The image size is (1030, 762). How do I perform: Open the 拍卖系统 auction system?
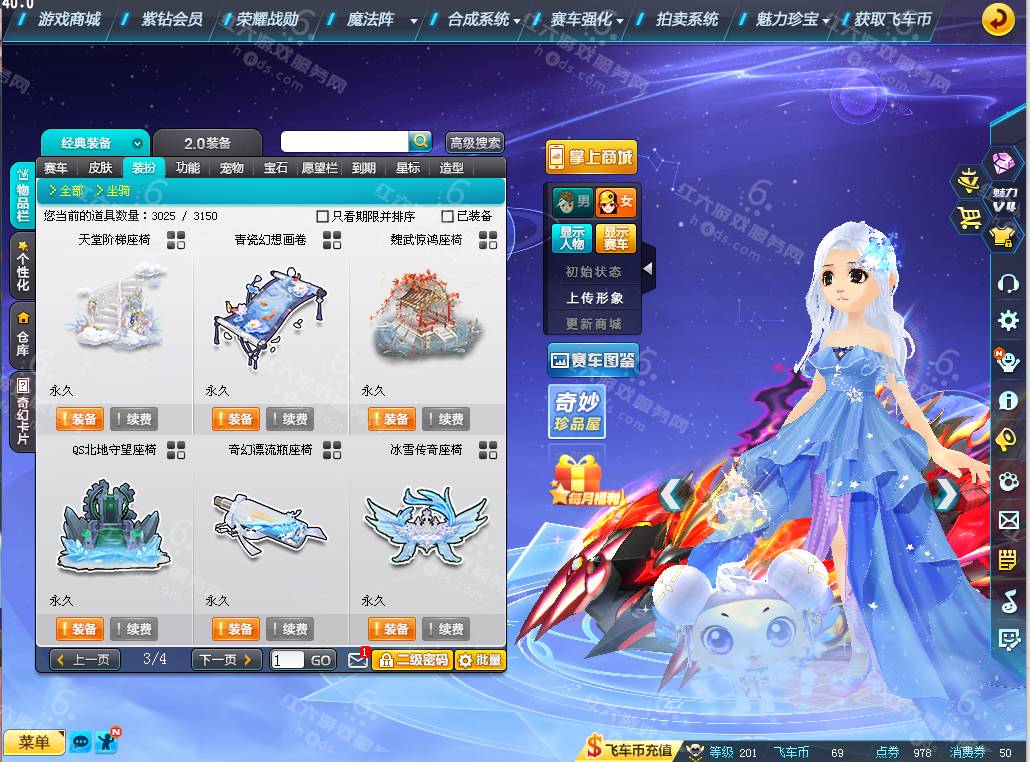point(687,19)
